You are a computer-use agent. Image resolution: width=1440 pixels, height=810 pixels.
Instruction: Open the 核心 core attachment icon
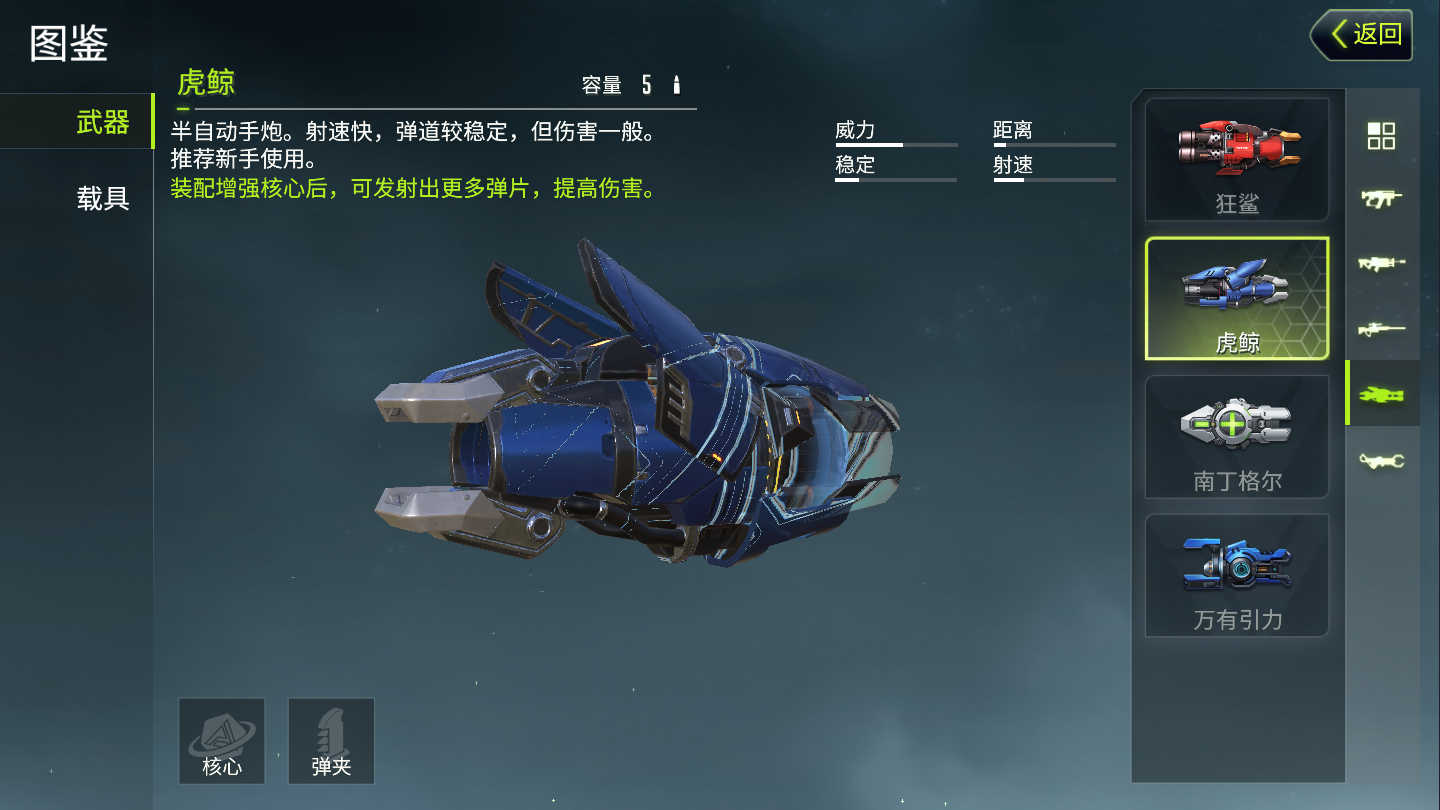pos(221,741)
